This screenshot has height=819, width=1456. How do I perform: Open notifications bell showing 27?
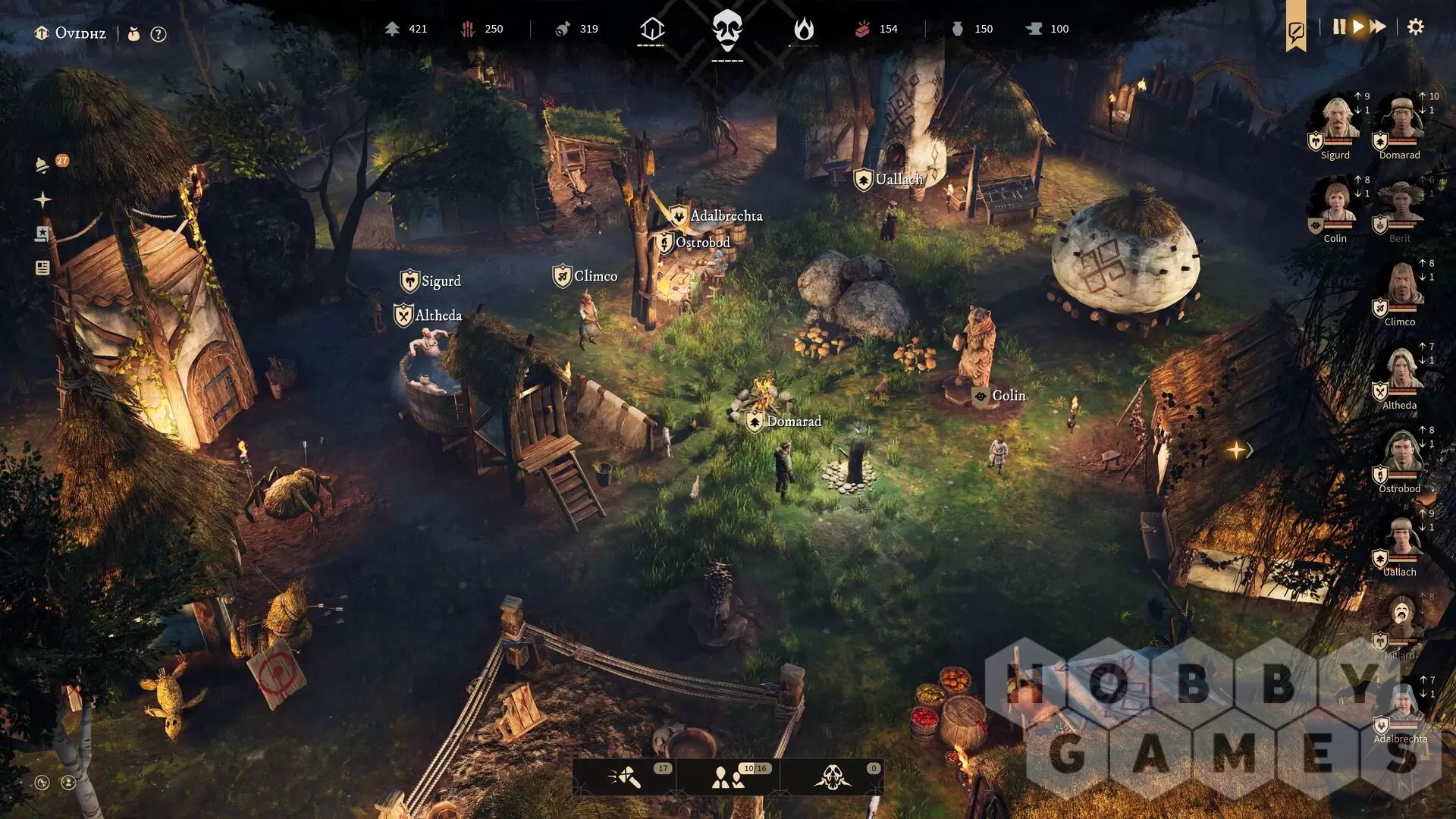[x=43, y=165]
